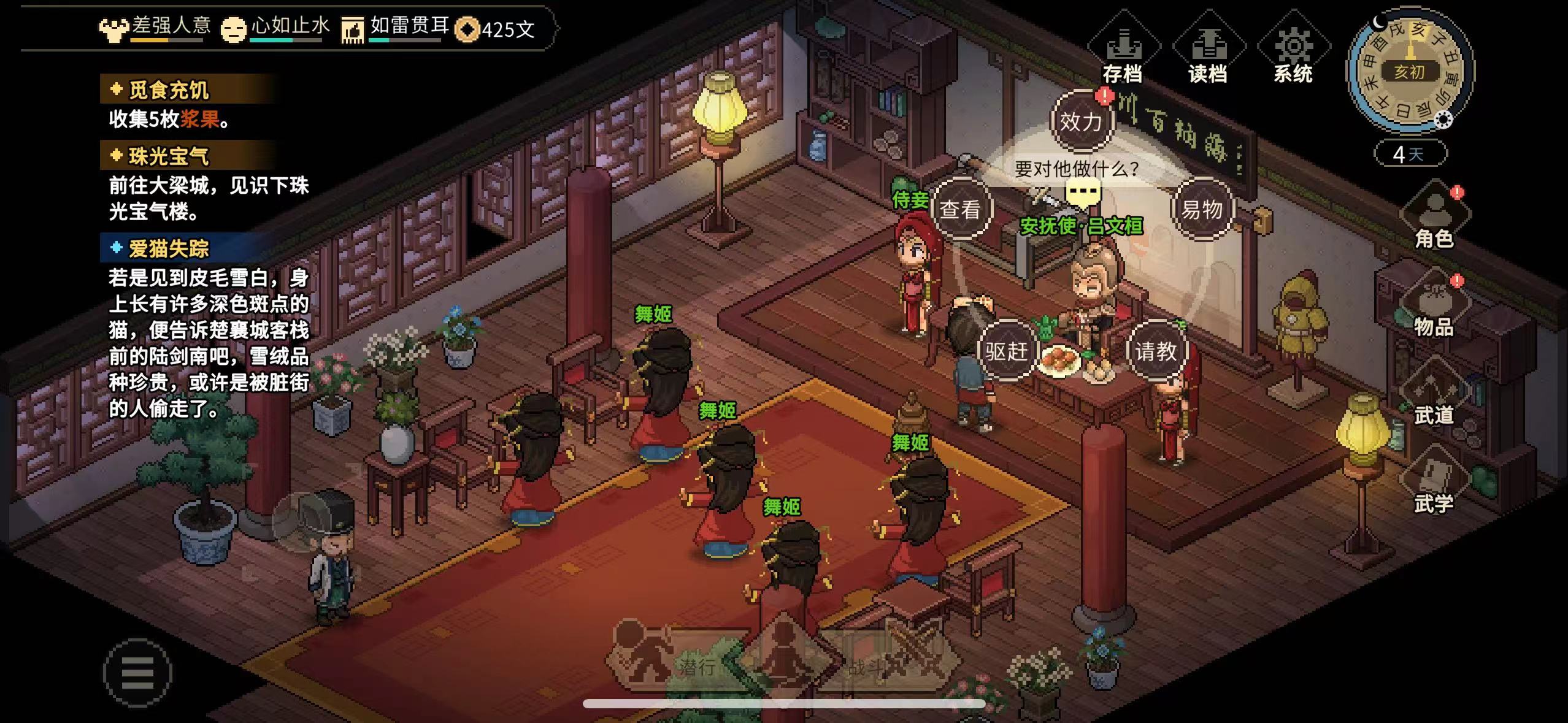Select the 爱猫失踪 quest entry
The image size is (1568, 723).
point(169,248)
